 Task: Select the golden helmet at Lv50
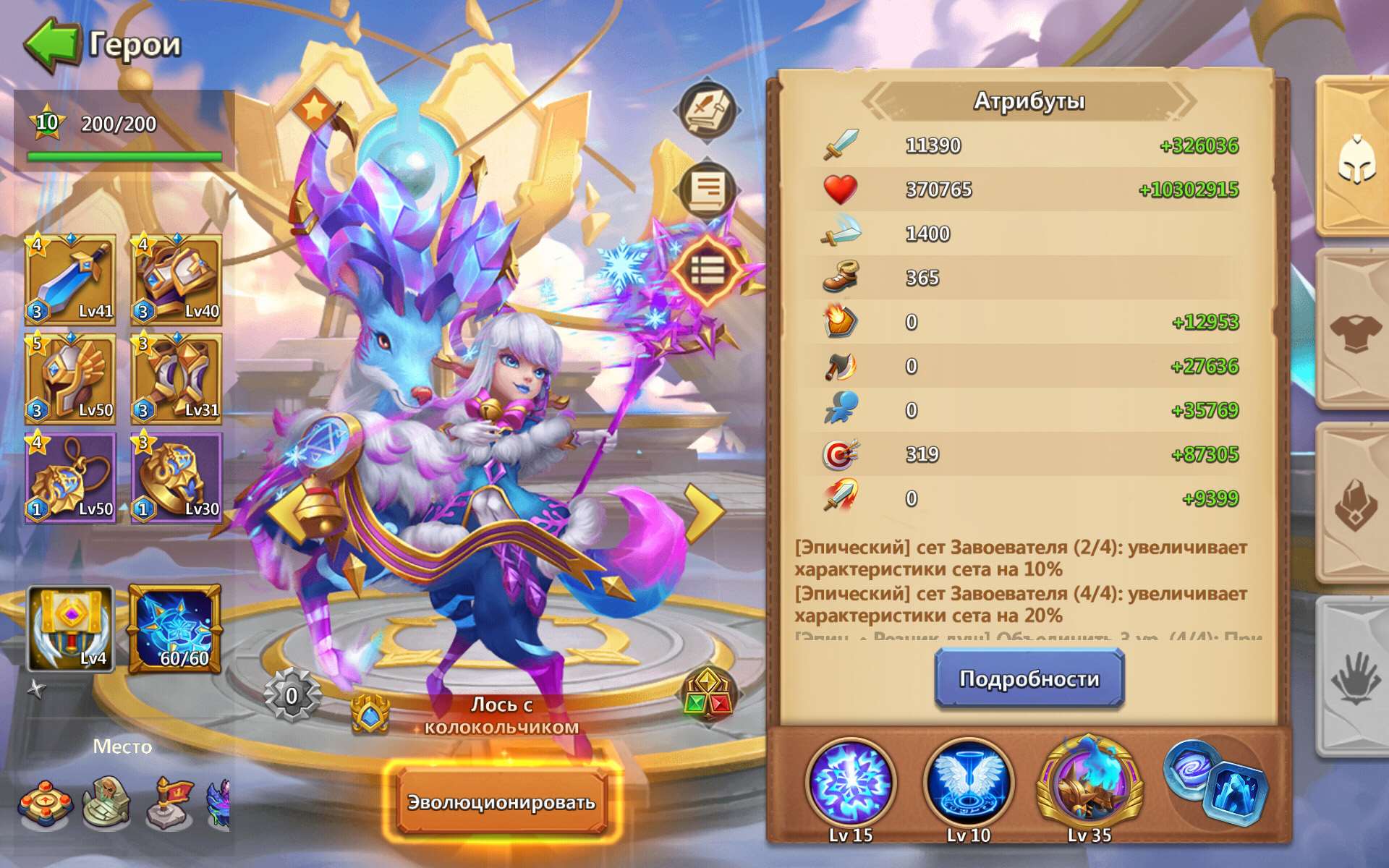(x=70, y=376)
